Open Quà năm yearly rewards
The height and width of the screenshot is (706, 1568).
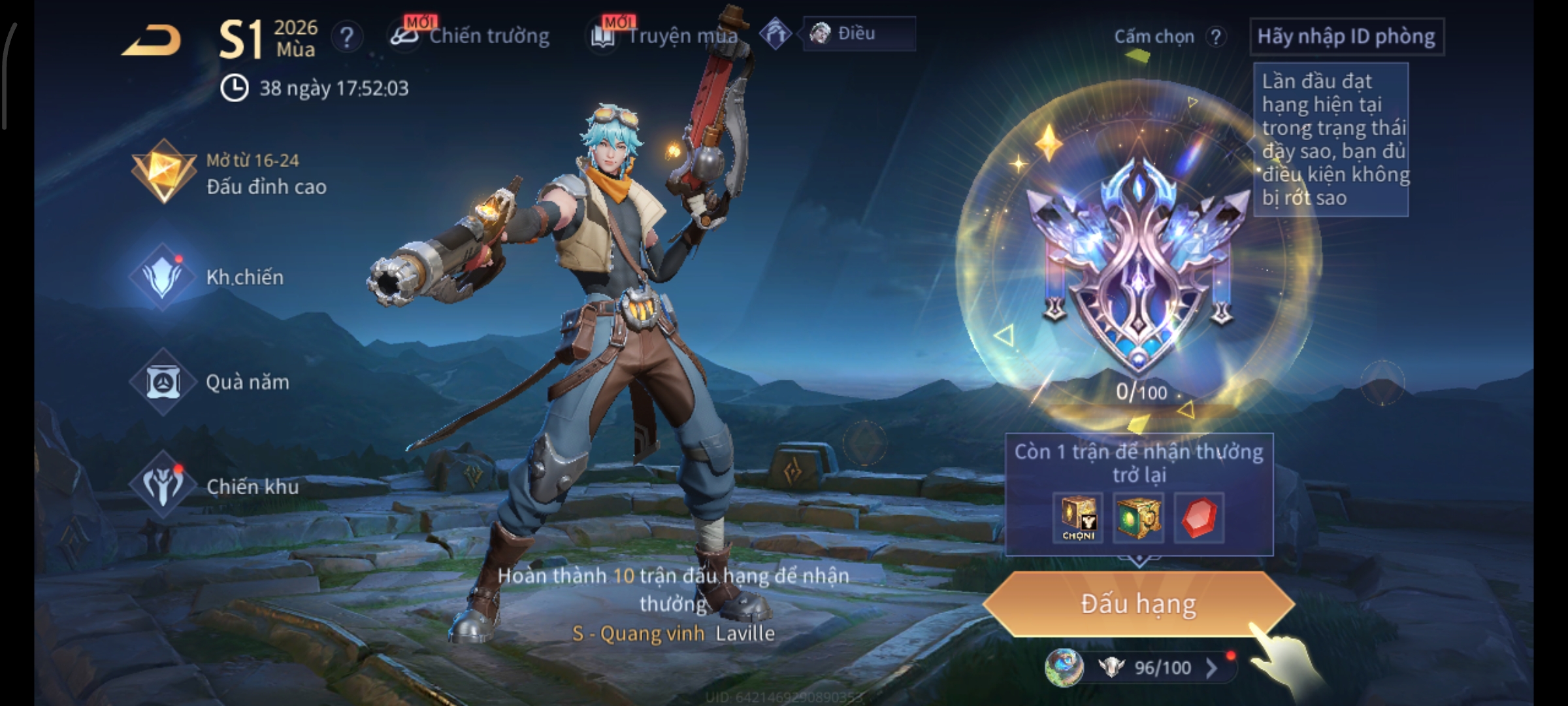[x=210, y=382]
